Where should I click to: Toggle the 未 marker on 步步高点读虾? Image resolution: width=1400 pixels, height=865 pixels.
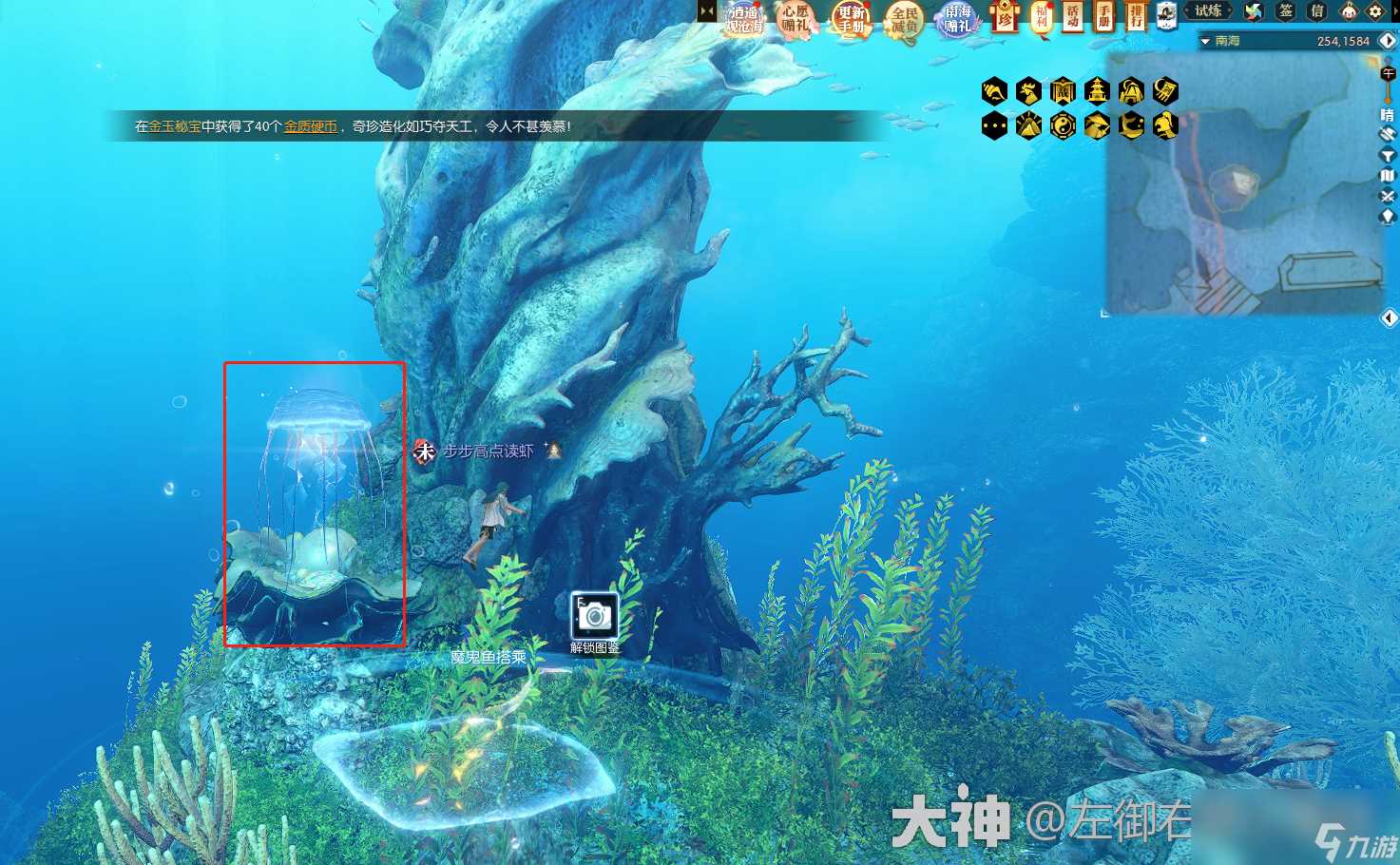tap(424, 452)
